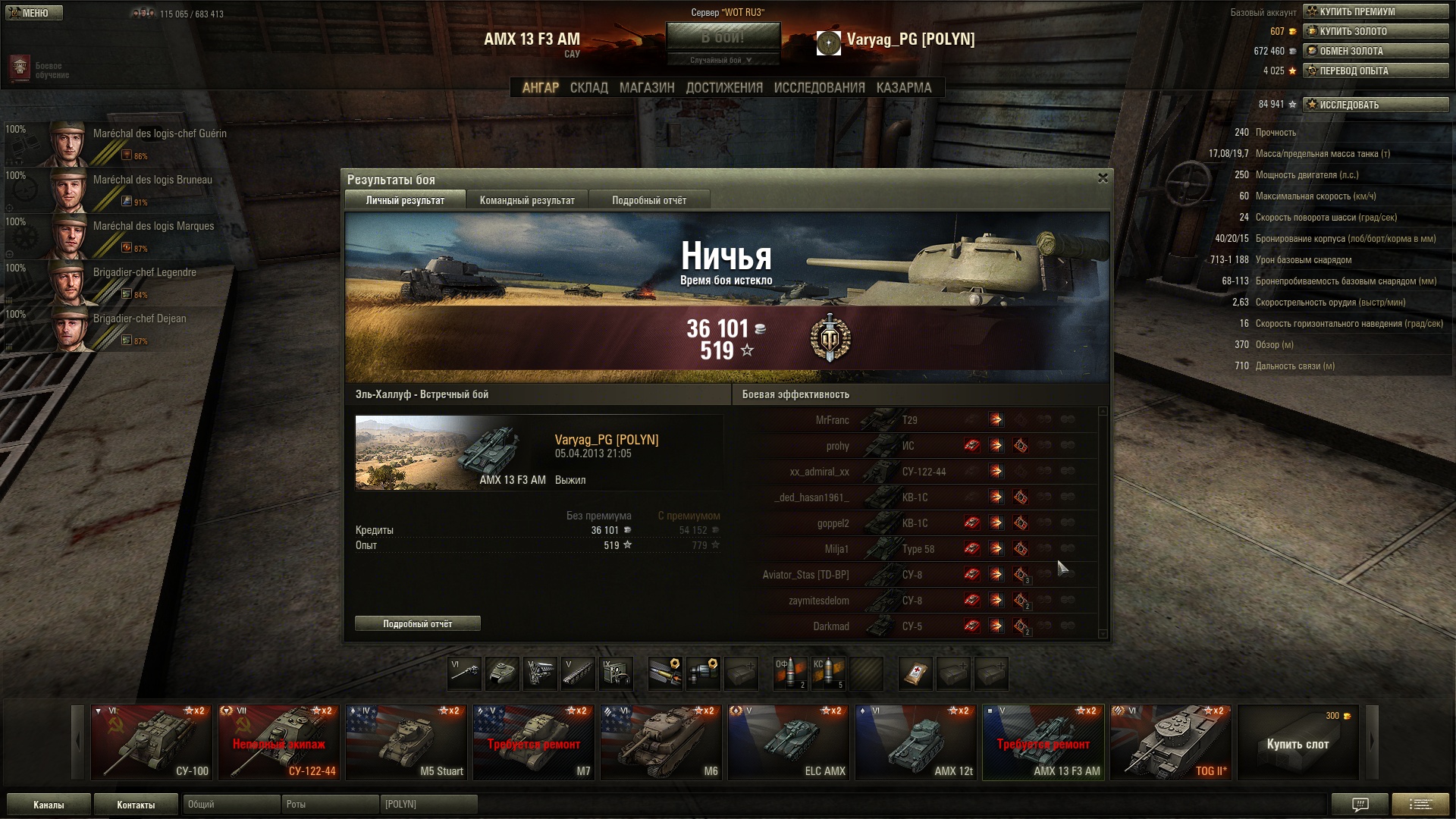The height and width of the screenshot is (819, 1456).
Task: Open the Контакты list
Action: click(136, 805)
